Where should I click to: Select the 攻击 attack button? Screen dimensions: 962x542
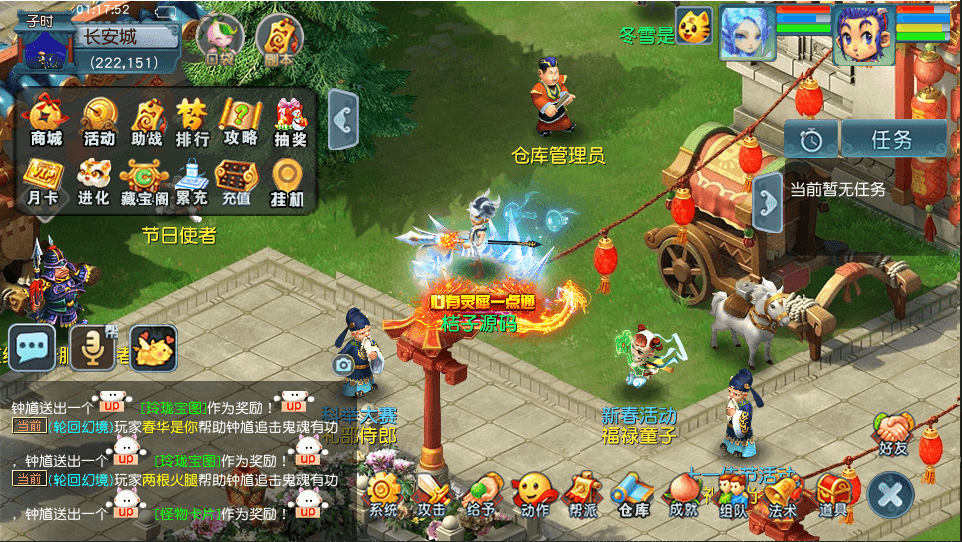433,495
